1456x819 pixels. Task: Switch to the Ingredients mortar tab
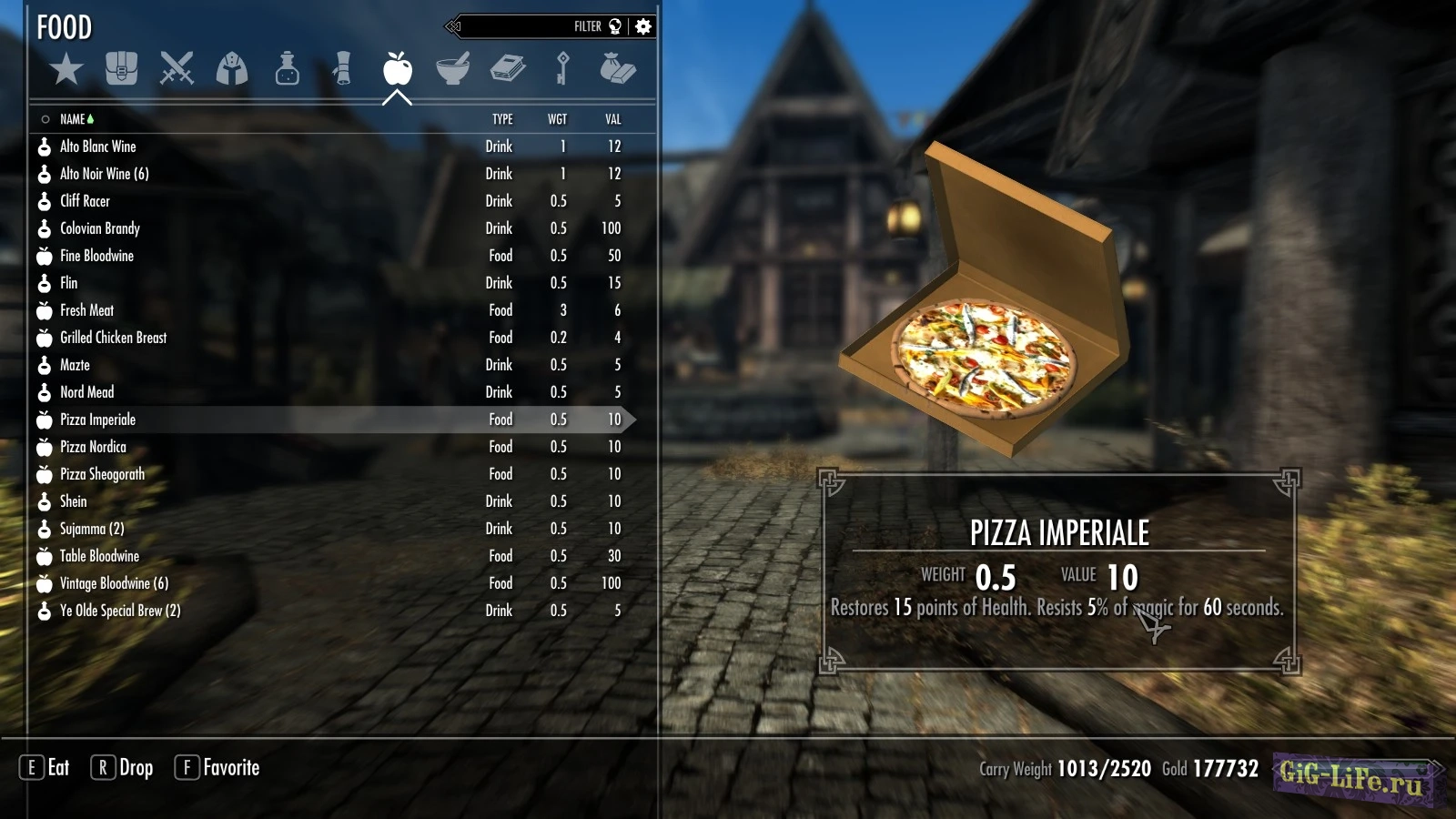tap(452, 69)
